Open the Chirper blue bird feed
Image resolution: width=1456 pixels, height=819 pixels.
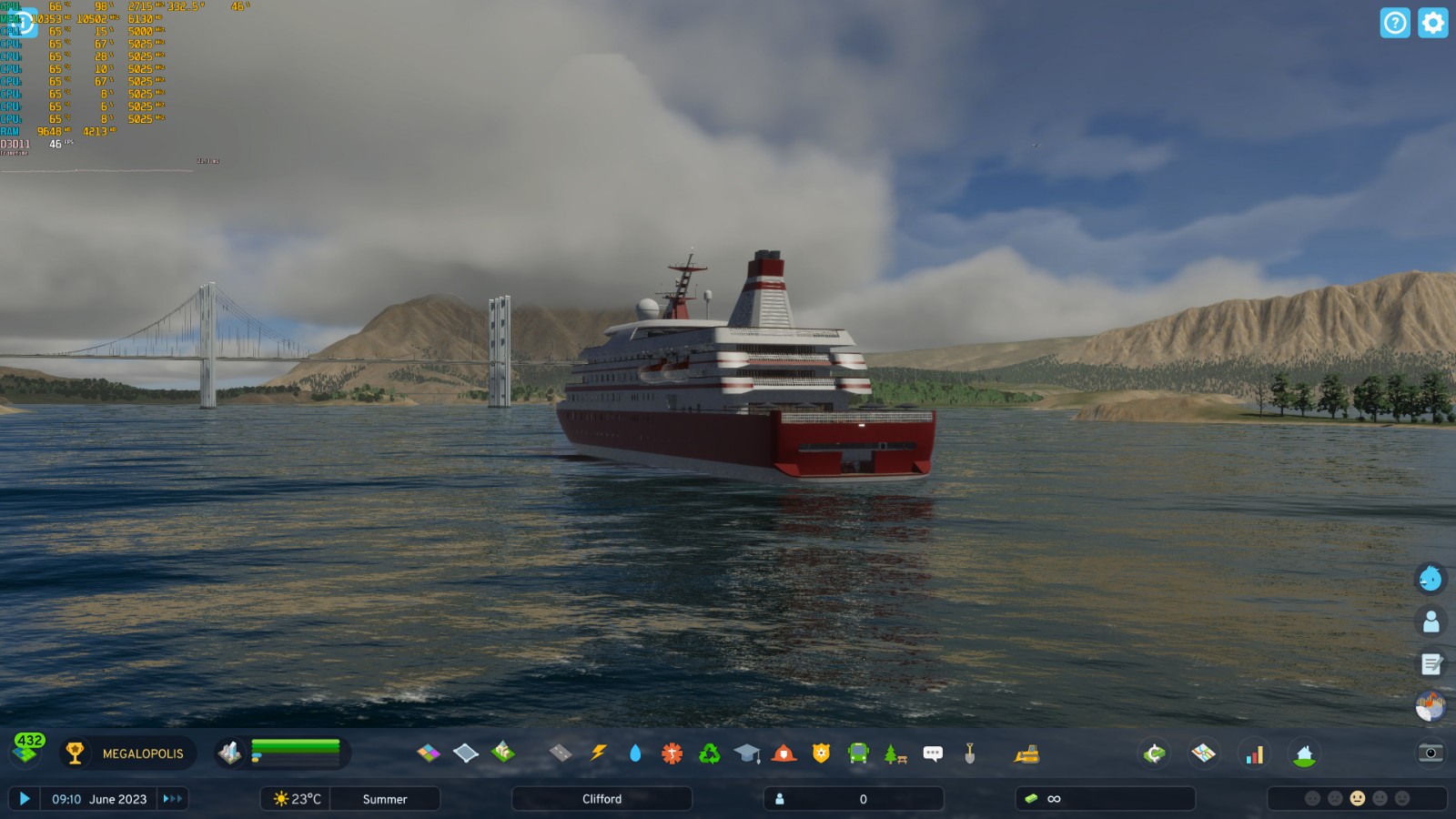(1431, 579)
